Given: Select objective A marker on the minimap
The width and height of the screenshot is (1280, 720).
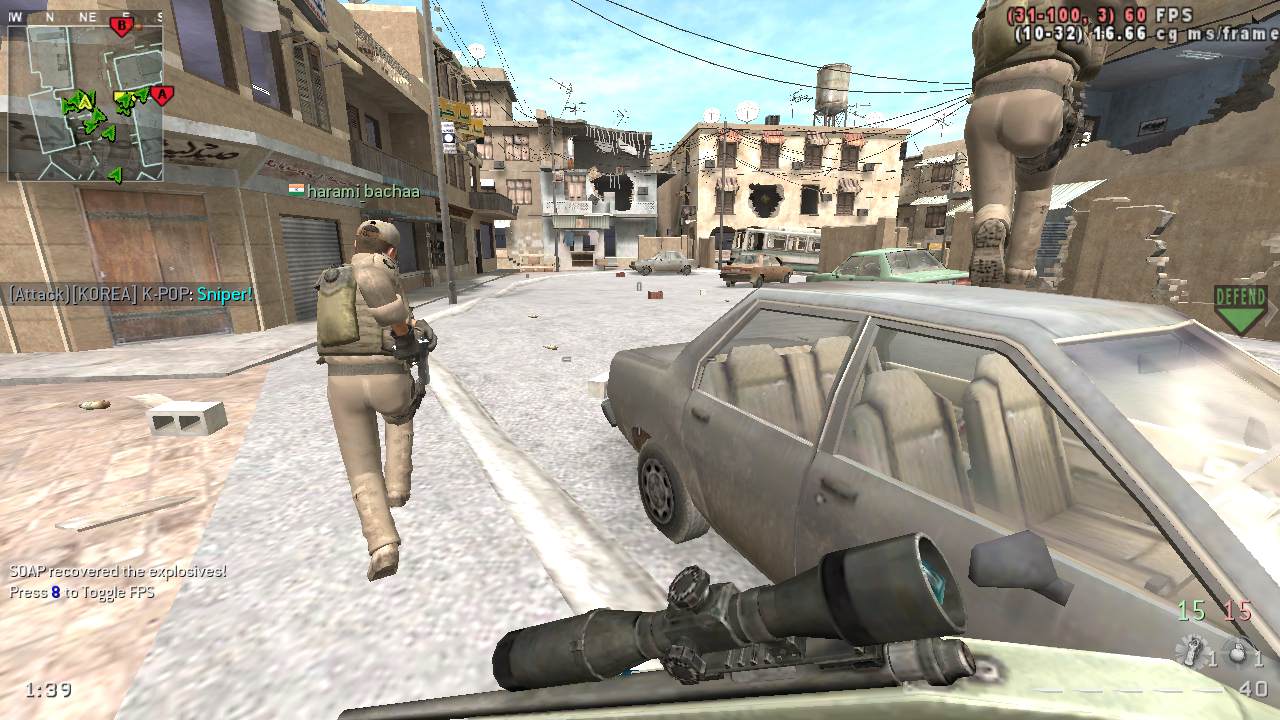Looking at the screenshot, I should (161, 96).
